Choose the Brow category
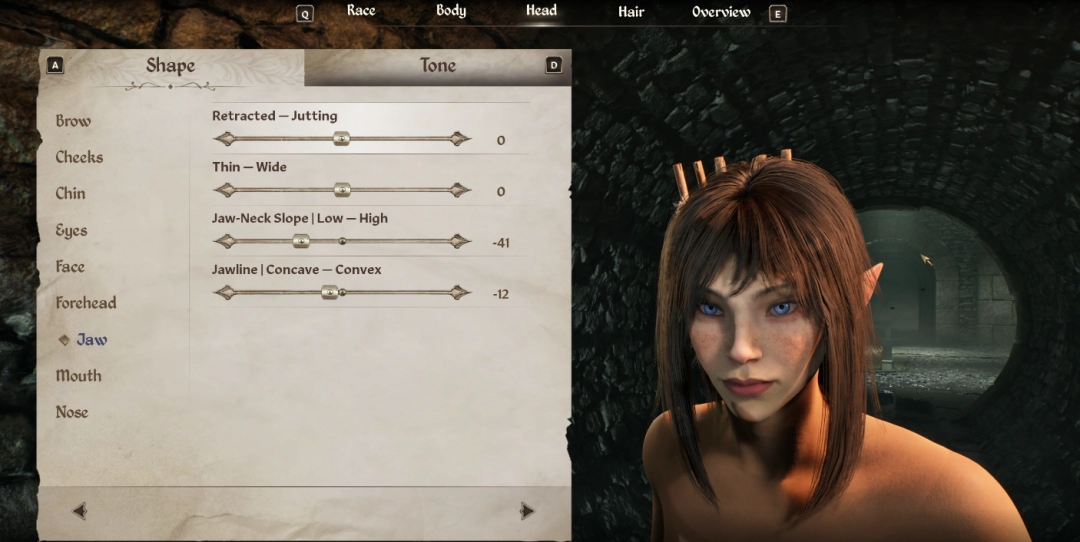 73,121
